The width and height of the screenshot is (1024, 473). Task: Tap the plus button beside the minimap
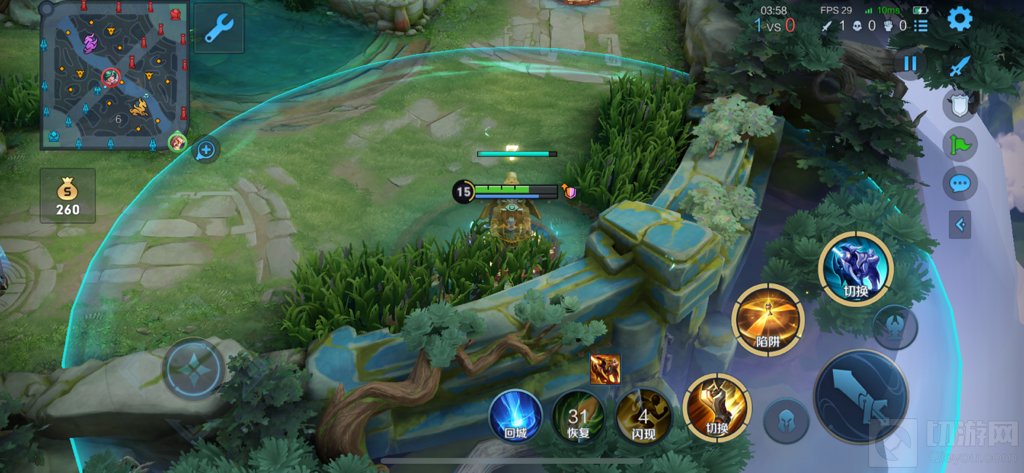pos(206,150)
